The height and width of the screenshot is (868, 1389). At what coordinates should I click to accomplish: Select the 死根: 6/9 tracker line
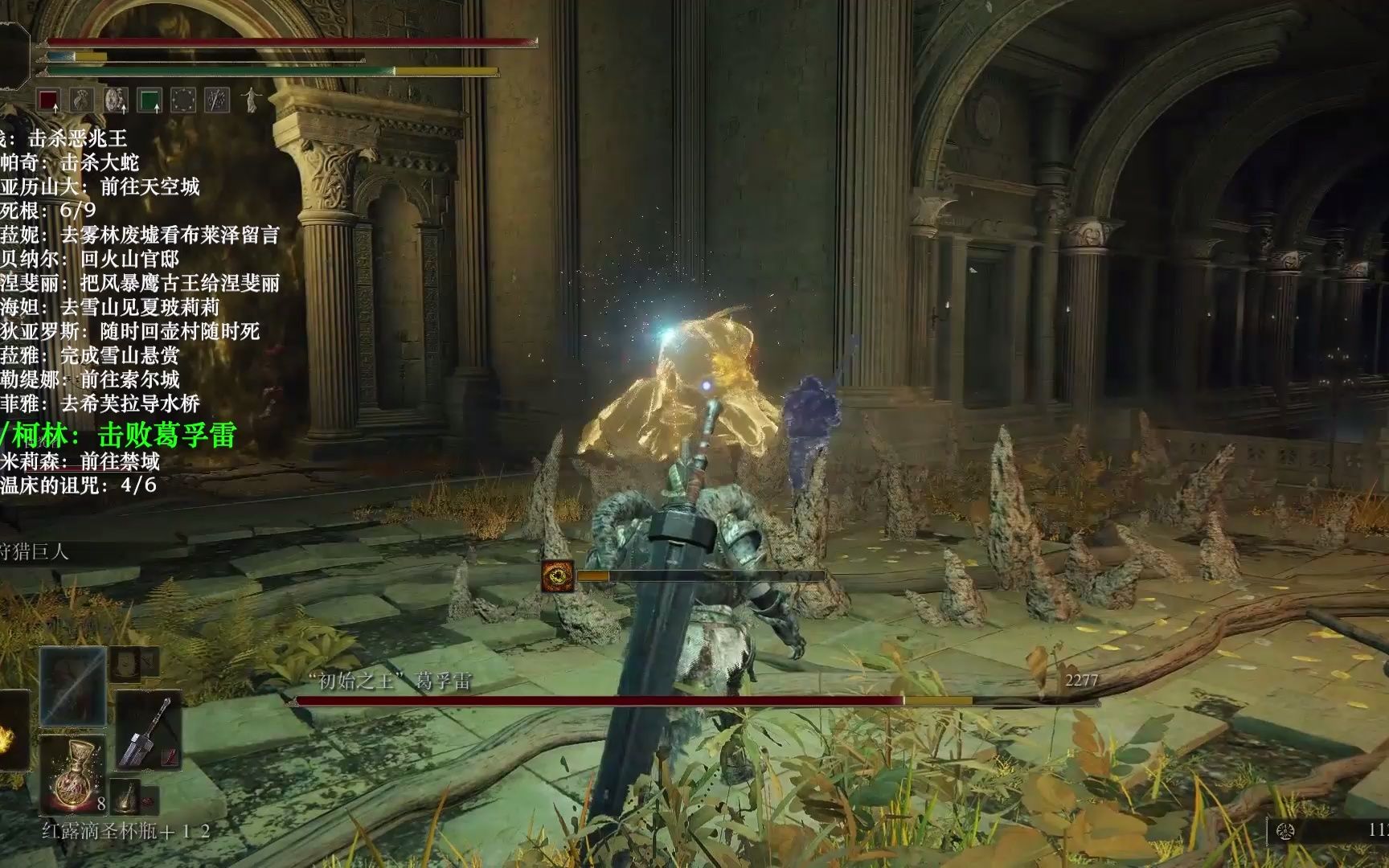tap(50, 211)
